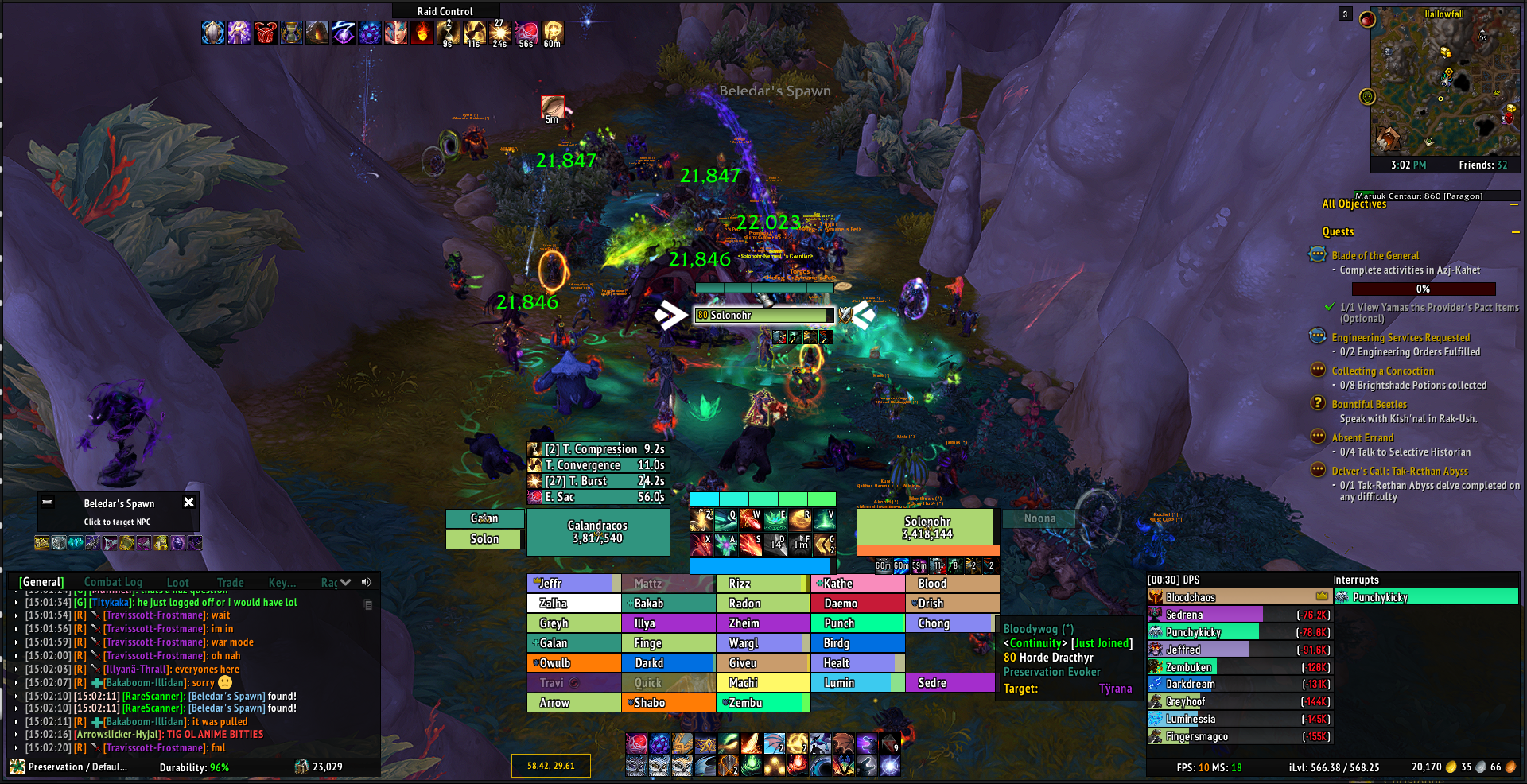
Task: Open the Blade of the General quest
Action: click(x=1375, y=255)
